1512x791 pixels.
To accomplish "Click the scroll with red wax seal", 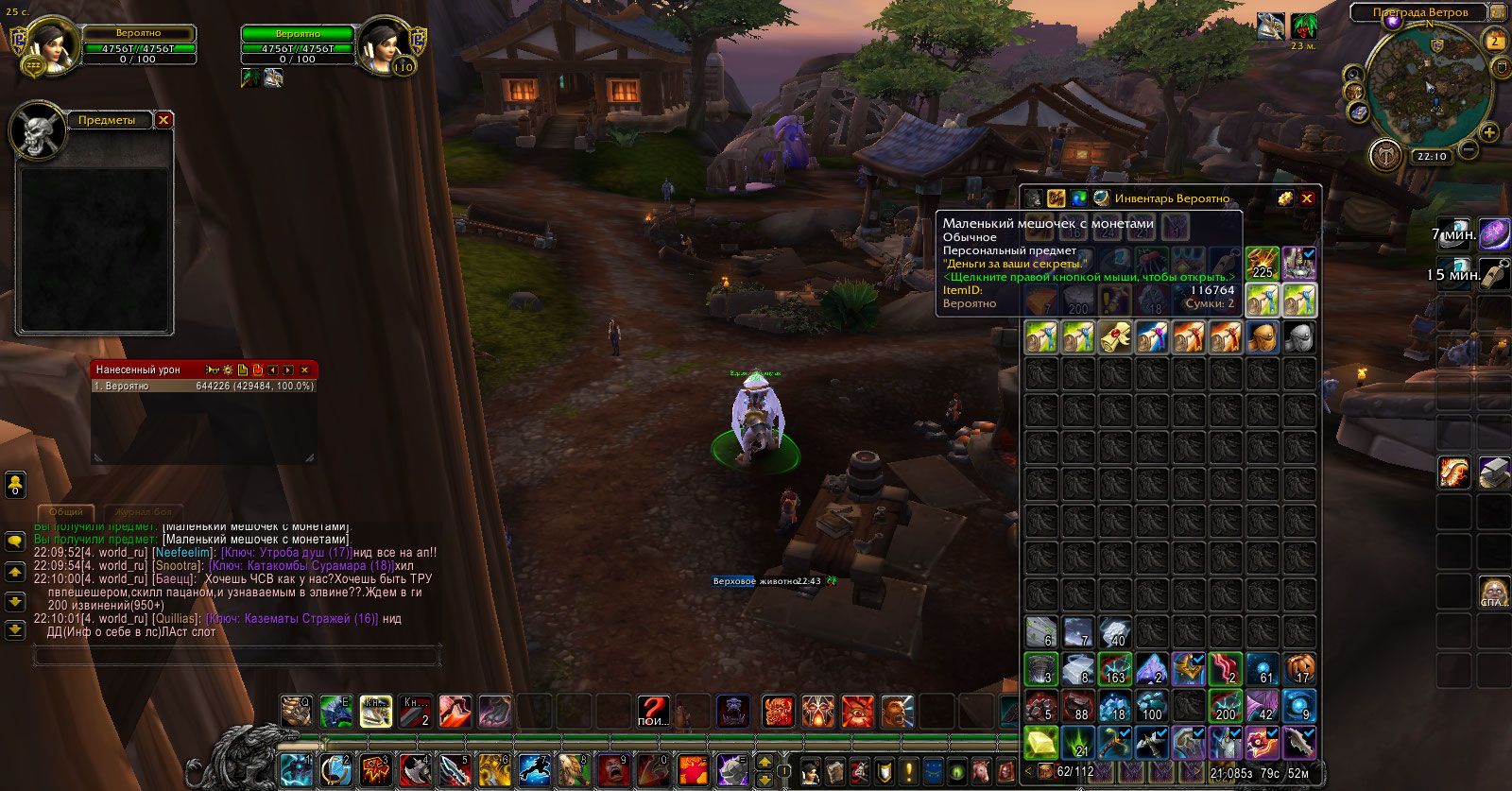I will click(1115, 337).
